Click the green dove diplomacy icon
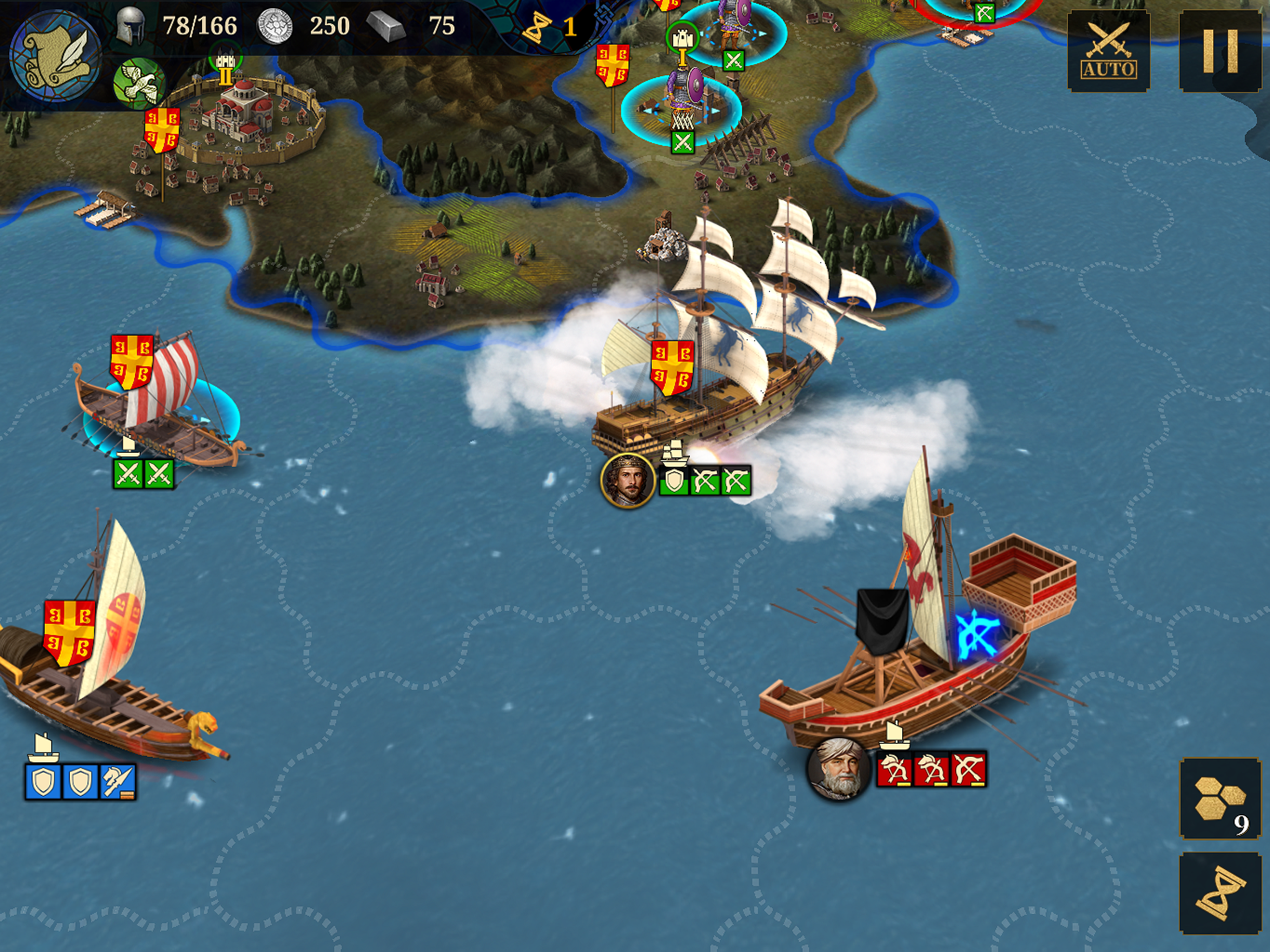This screenshot has width=1270, height=952. tap(139, 83)
